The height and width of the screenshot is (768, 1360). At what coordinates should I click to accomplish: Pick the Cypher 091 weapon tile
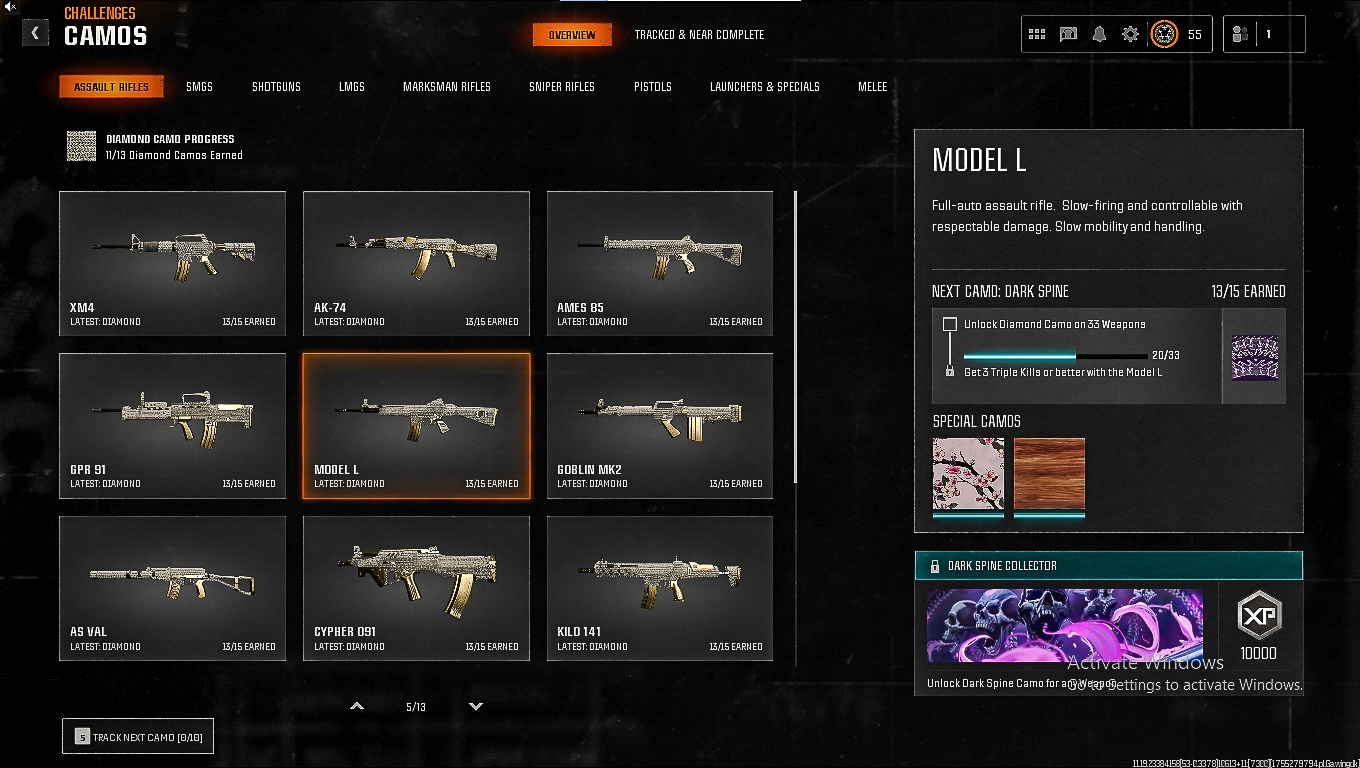tap(416, 588)
